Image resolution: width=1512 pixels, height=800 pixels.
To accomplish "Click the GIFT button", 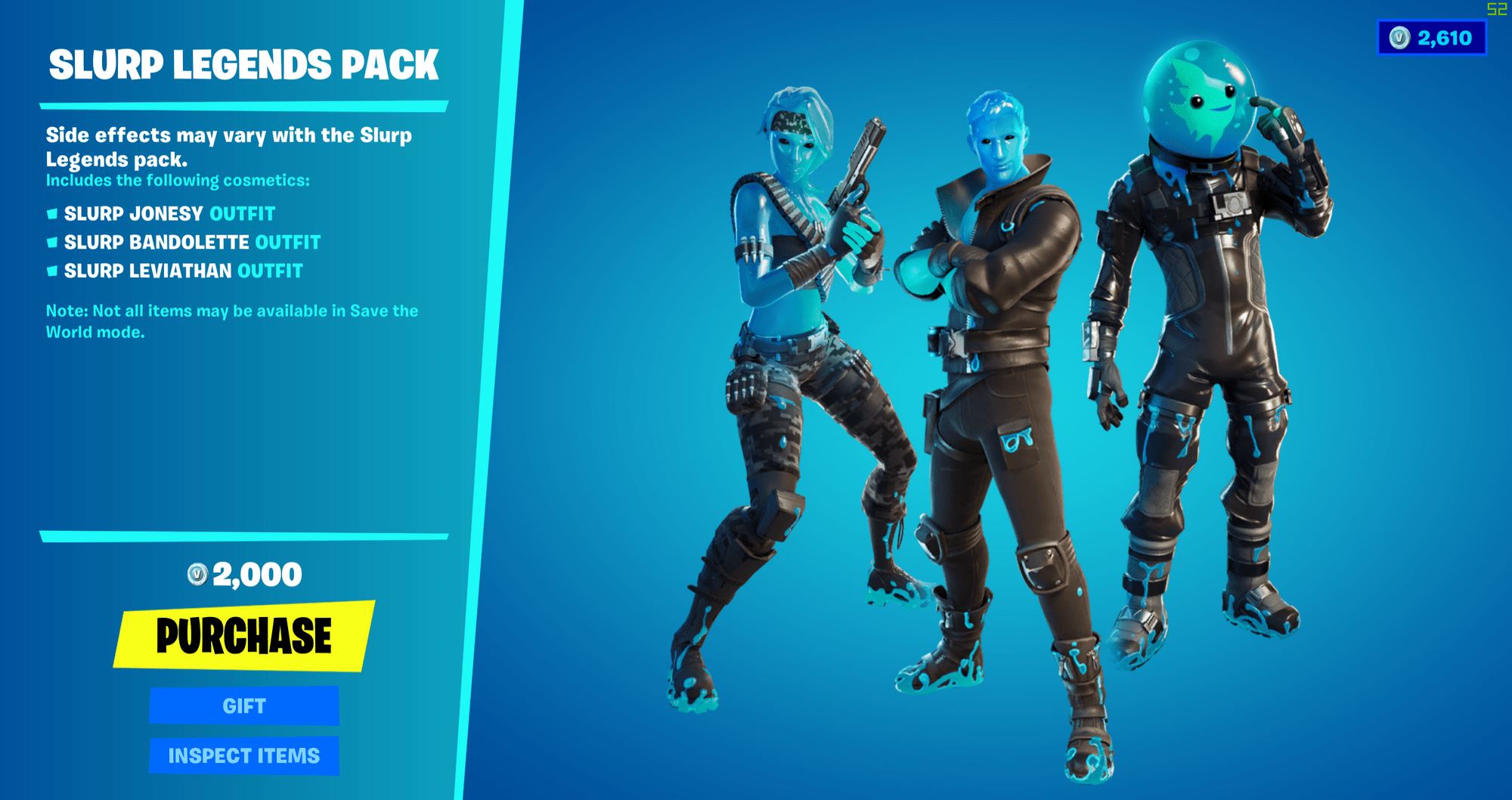I will (243, 706).
